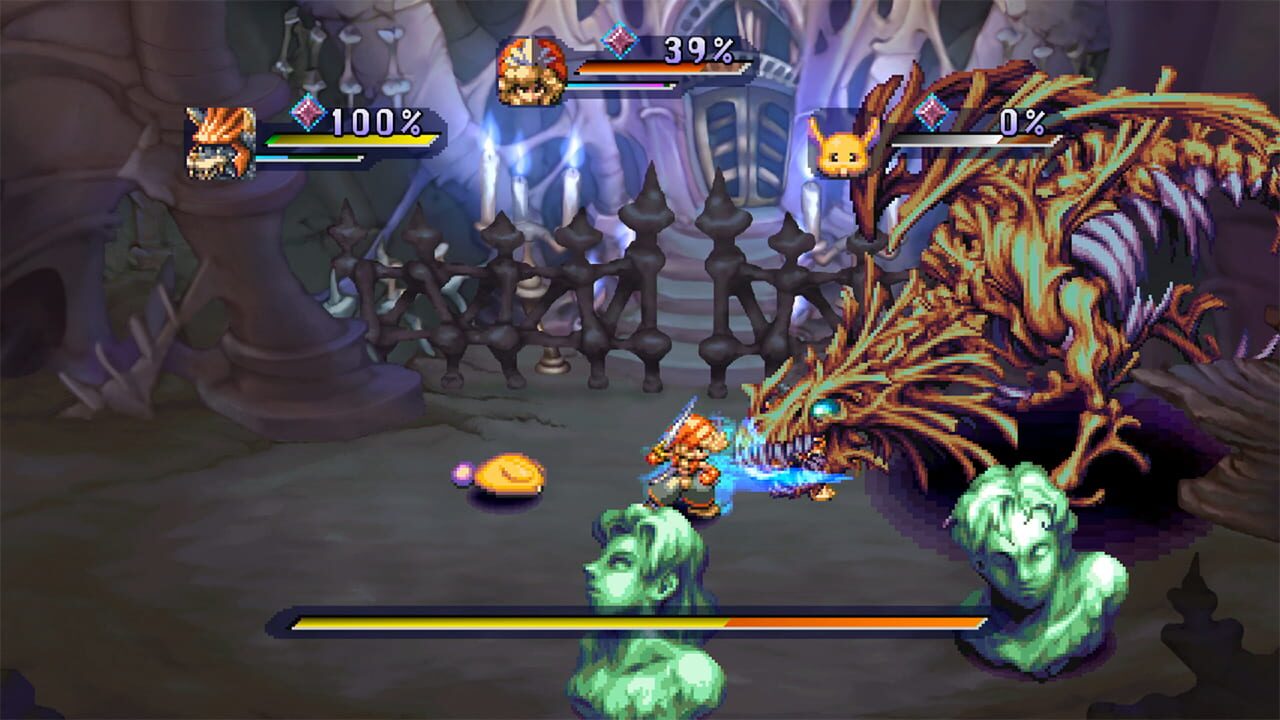Click the small purple orb near the flan

(x=462, y=470)
